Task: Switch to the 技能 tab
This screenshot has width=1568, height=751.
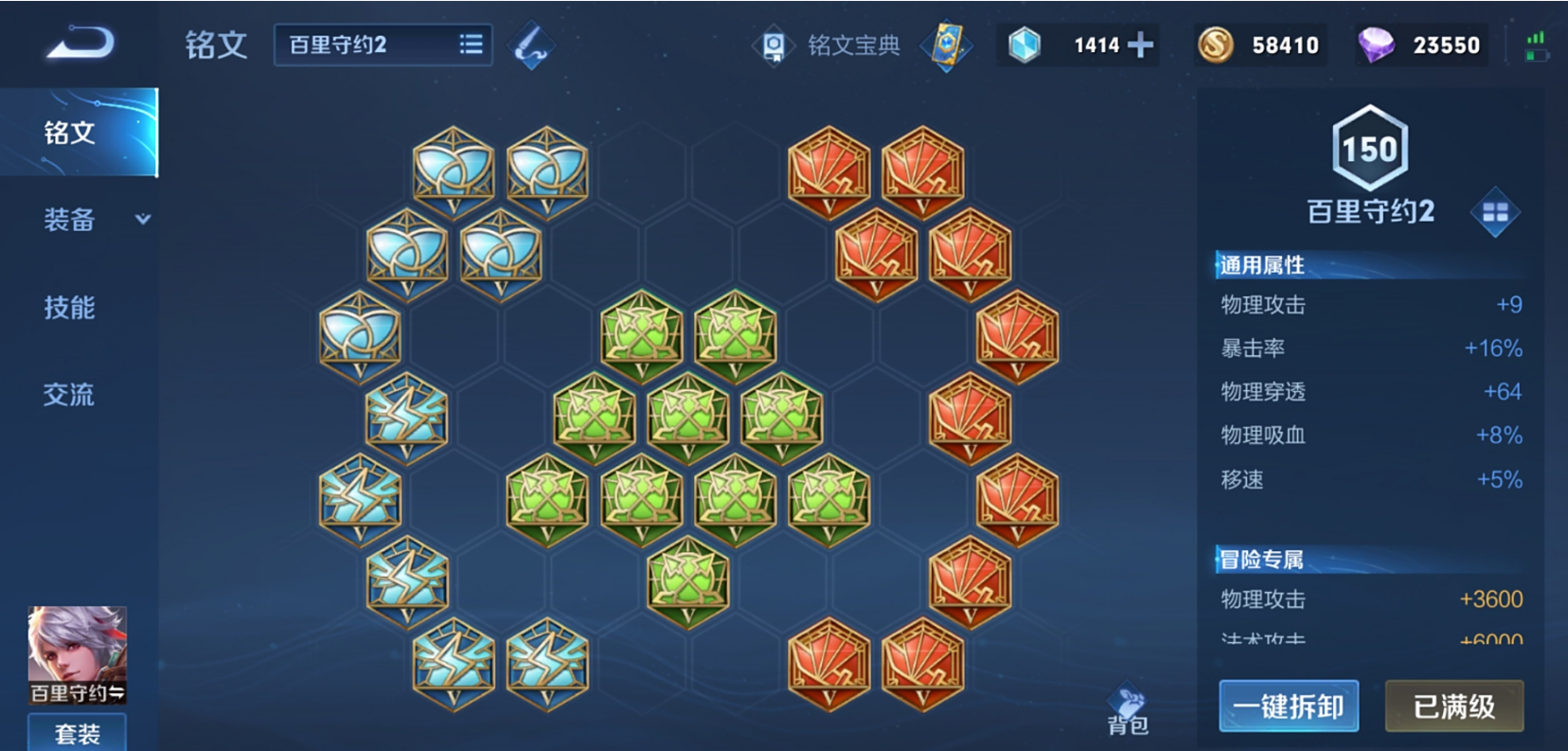Action: [x=70, y=307]
